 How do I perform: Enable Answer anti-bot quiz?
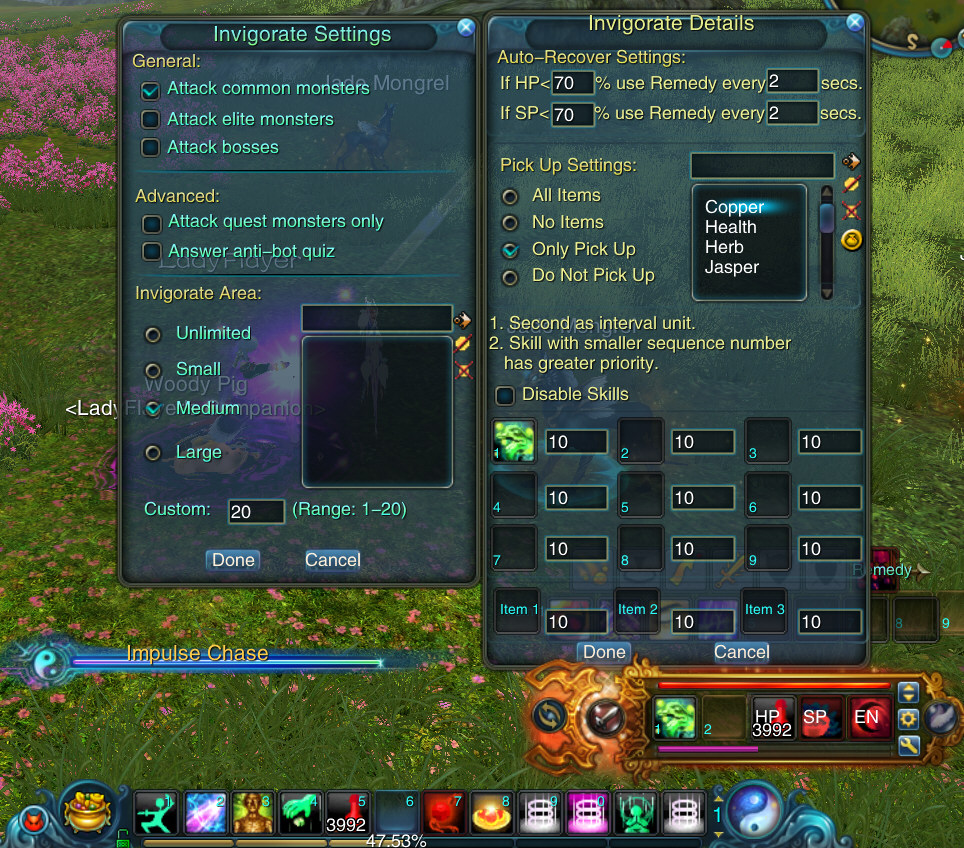coord(152,252)
